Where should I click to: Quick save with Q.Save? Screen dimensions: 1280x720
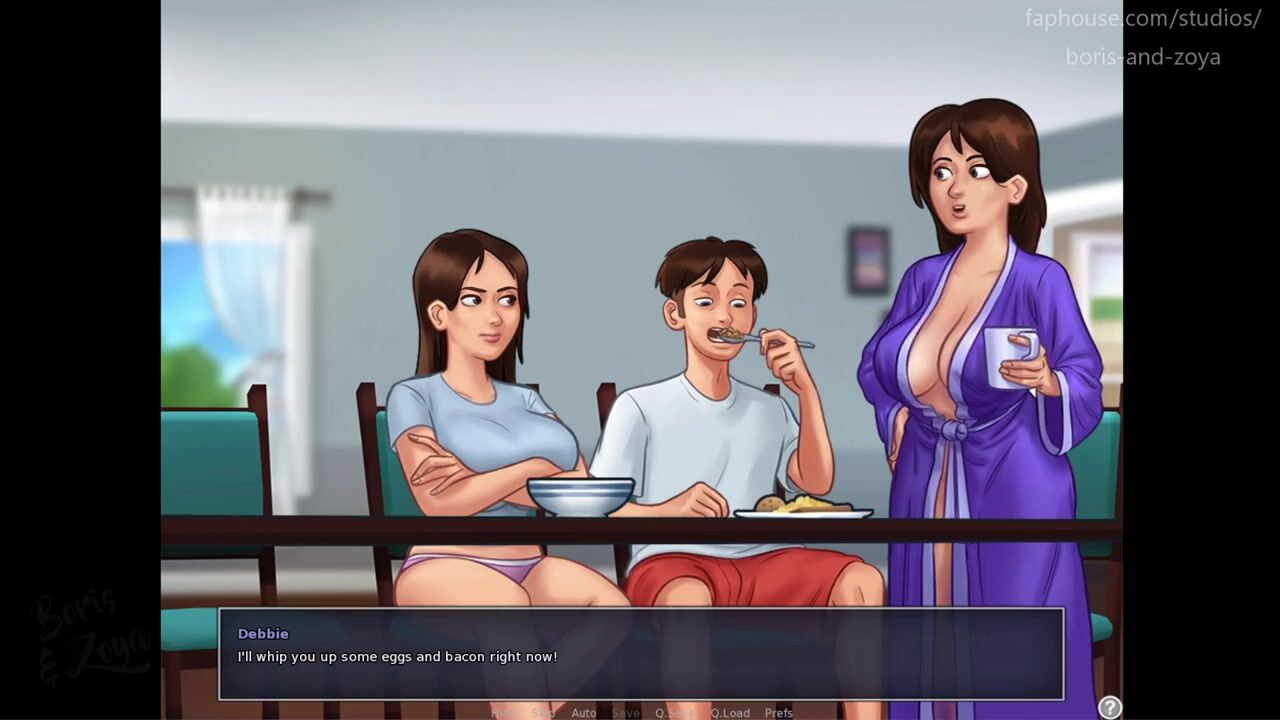pyautogui.click(x=675, y=713)
